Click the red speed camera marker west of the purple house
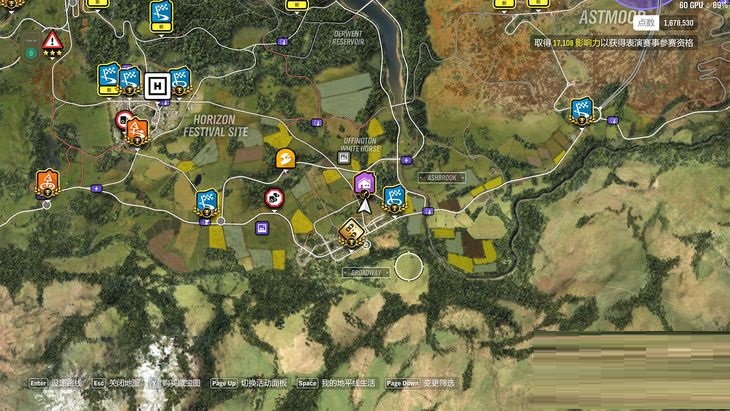Image resolution: width=730 pixels, height=411 pixels. [x=273, y=198]
